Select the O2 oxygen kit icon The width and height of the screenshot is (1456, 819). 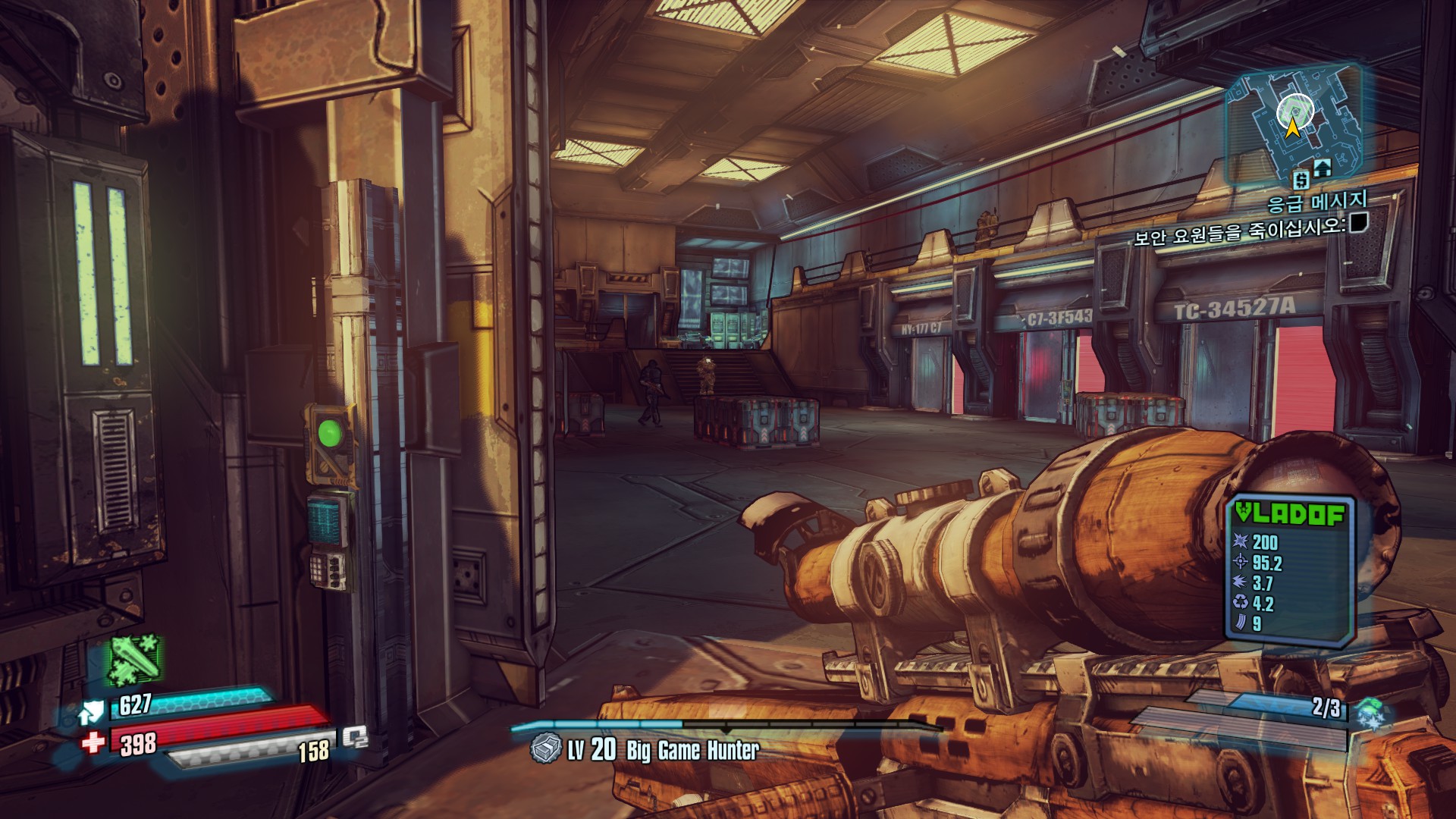354,737
